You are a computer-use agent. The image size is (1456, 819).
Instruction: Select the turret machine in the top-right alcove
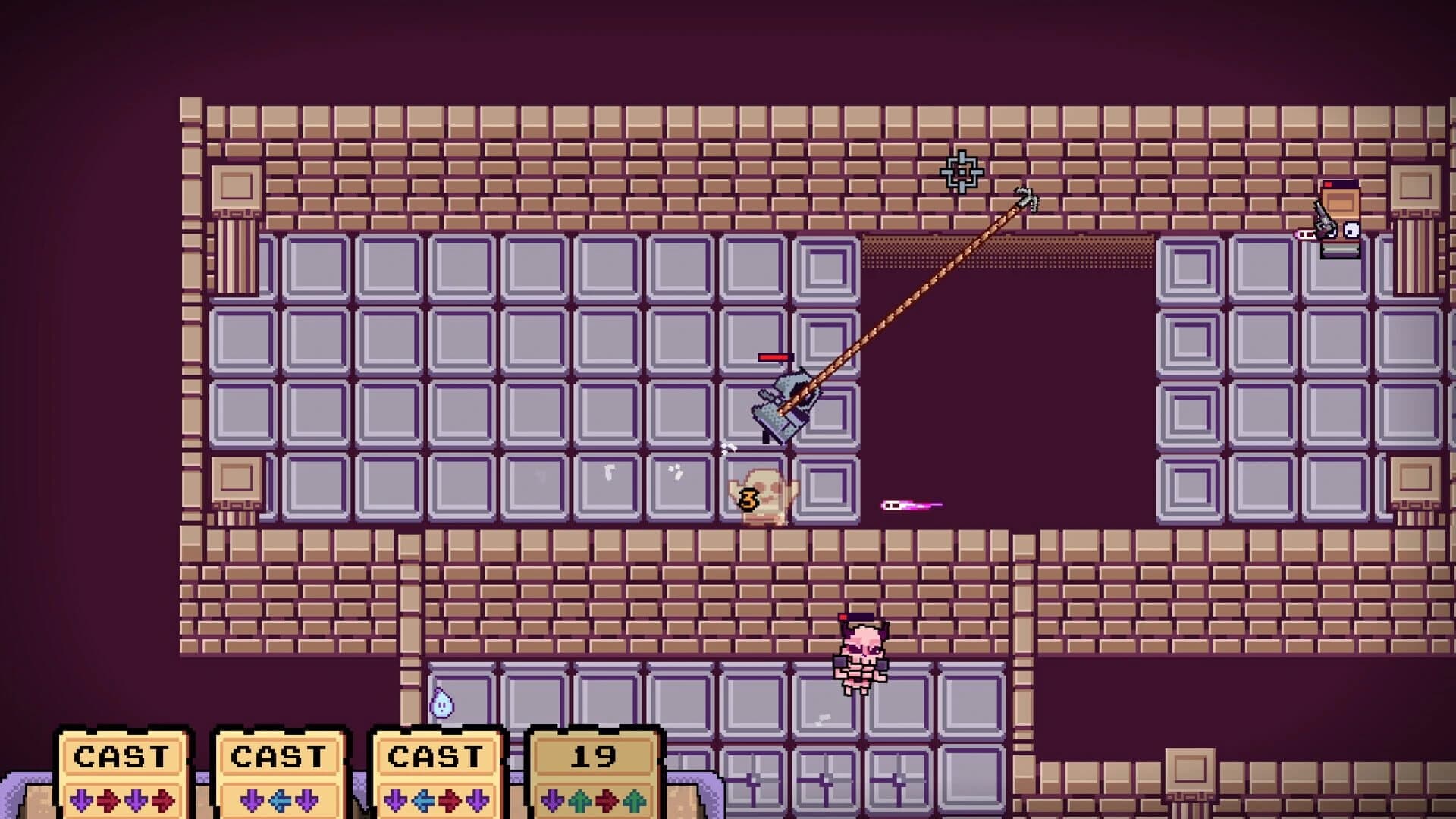(1341, 220)
